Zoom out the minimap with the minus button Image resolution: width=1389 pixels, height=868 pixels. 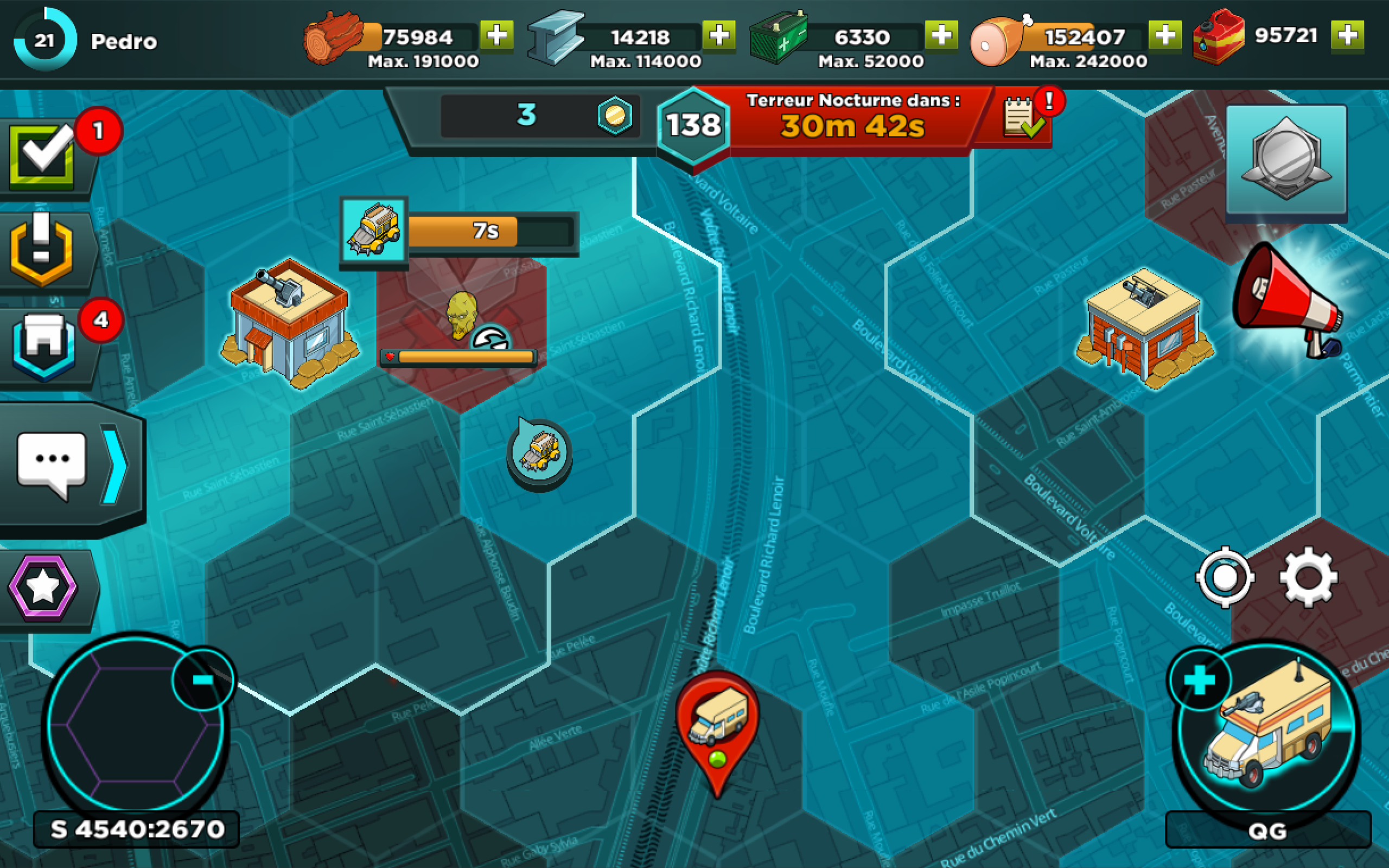202,680
